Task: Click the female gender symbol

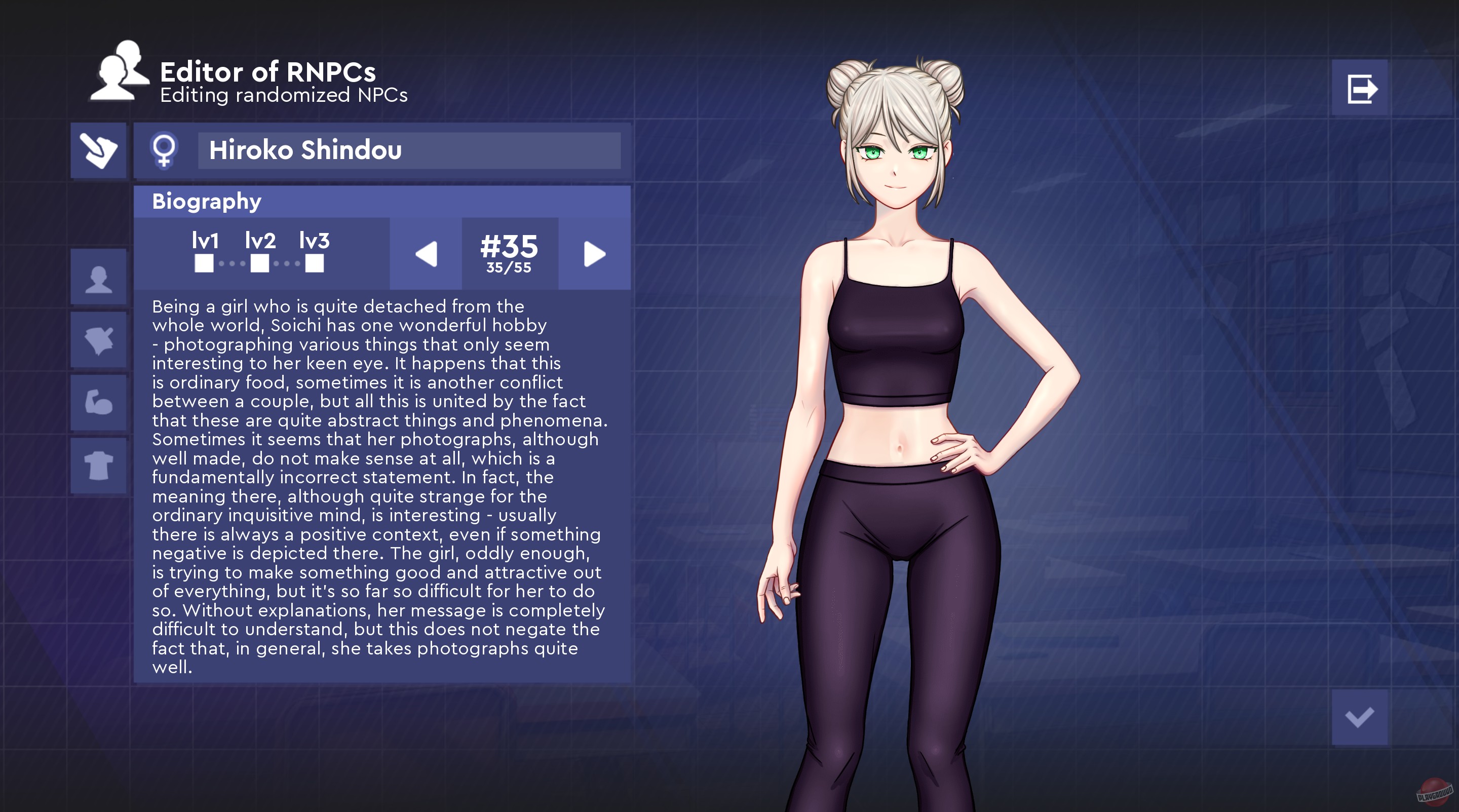Action: (165, 151)
